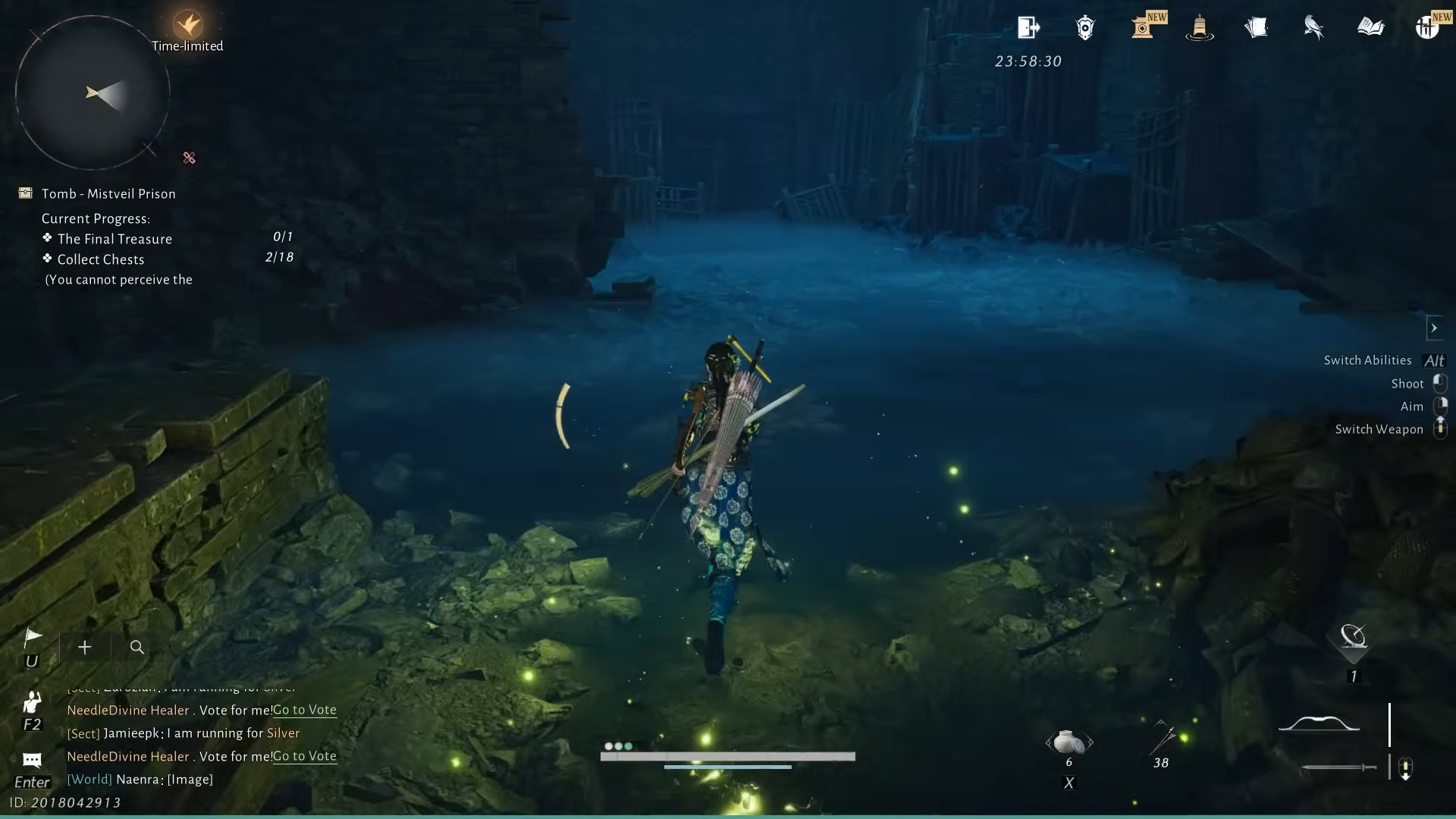Select the bow weapon slot
Image resolution: width=1456 pixels, height=819 pixels.
[1319, 723]
